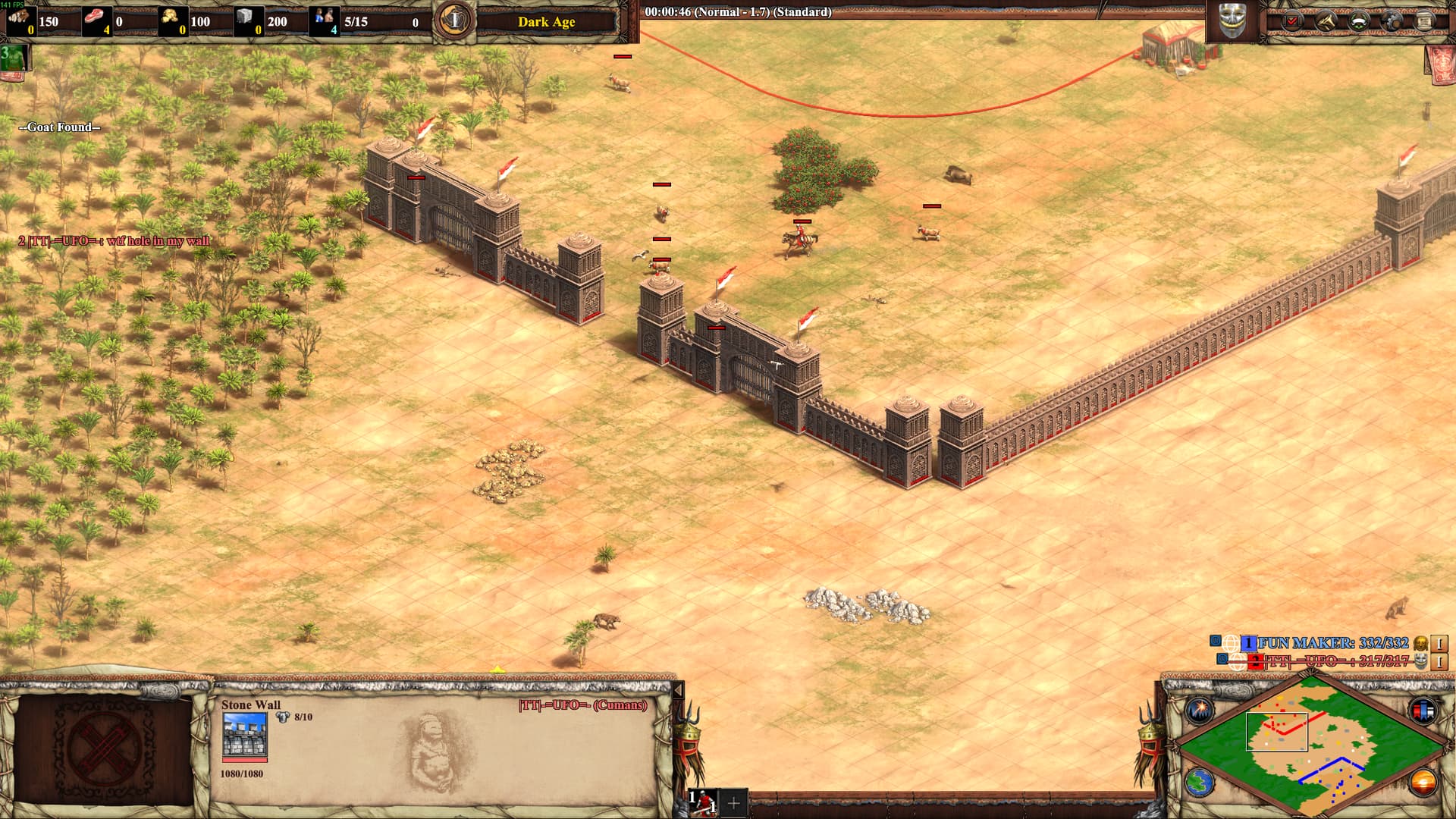Click the green icon under the wood counter
1456x819 pixels.
[14, 58]
